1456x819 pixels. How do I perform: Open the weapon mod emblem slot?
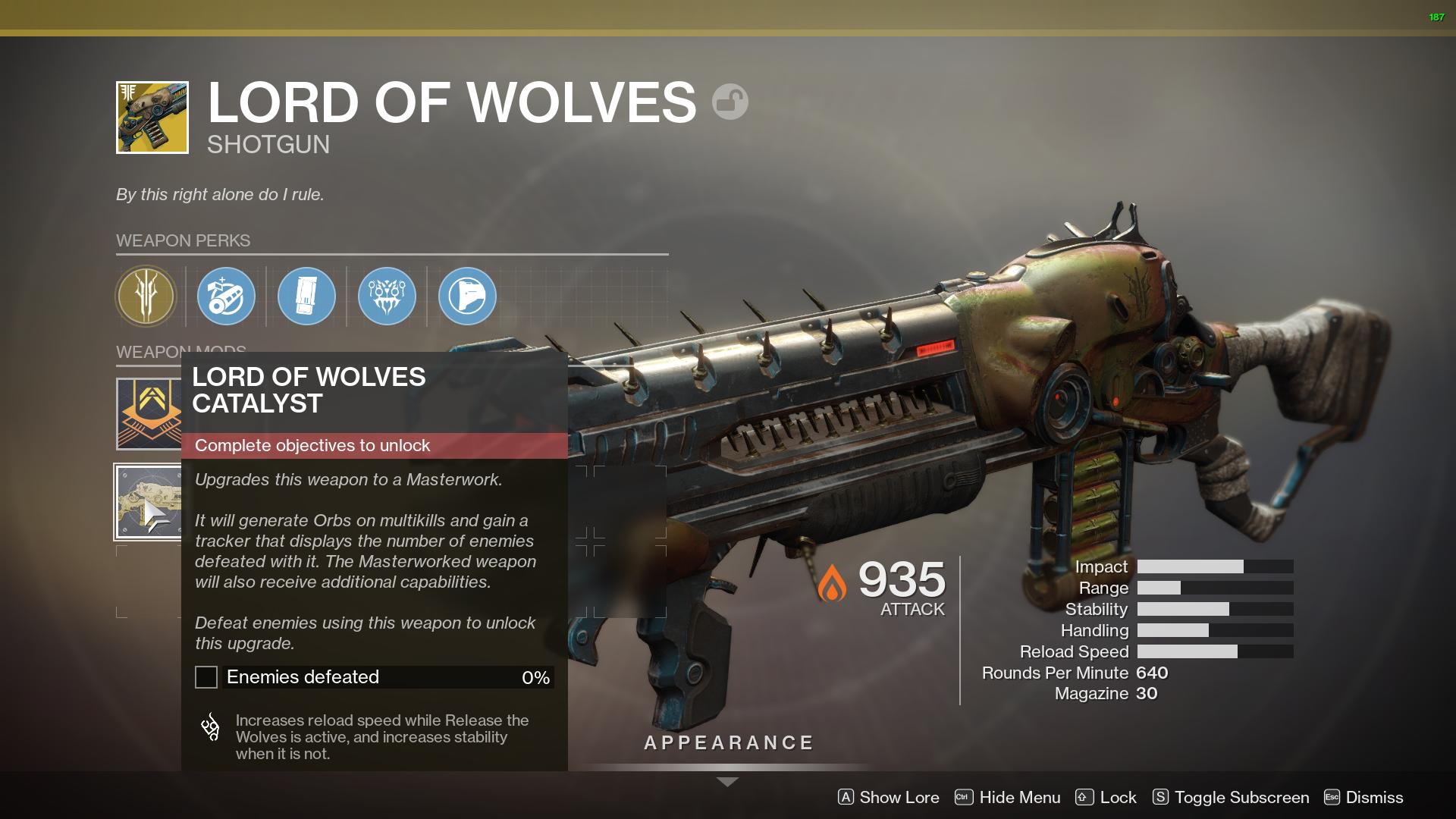(149, 412)
